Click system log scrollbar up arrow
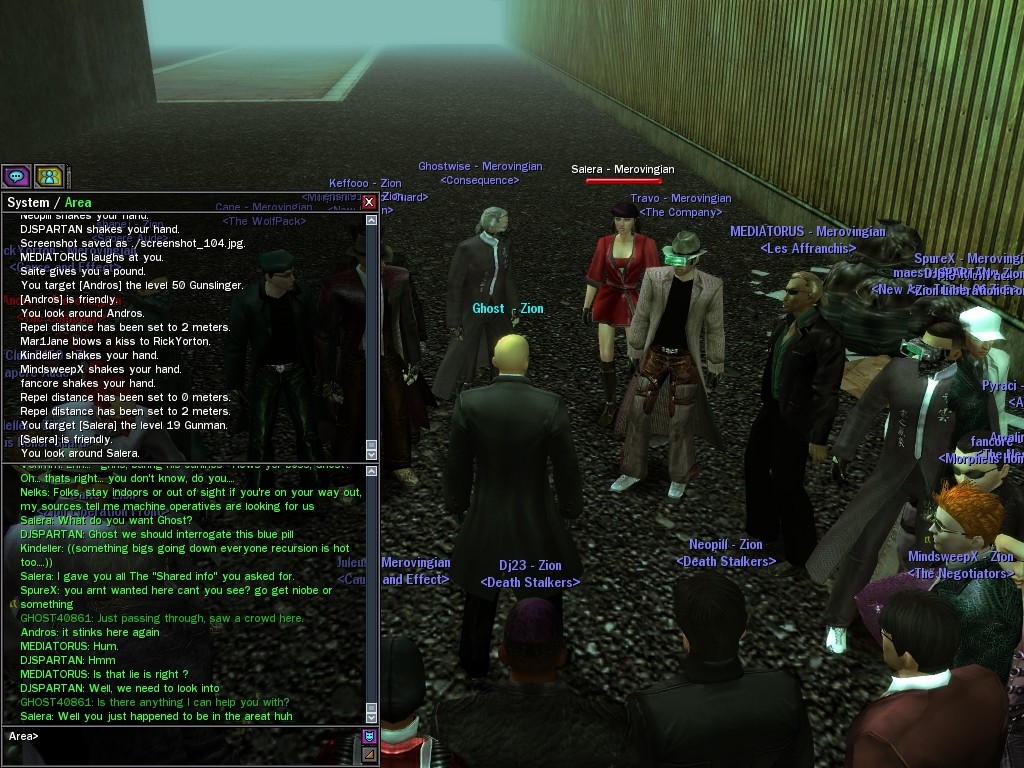 [372, 218]
